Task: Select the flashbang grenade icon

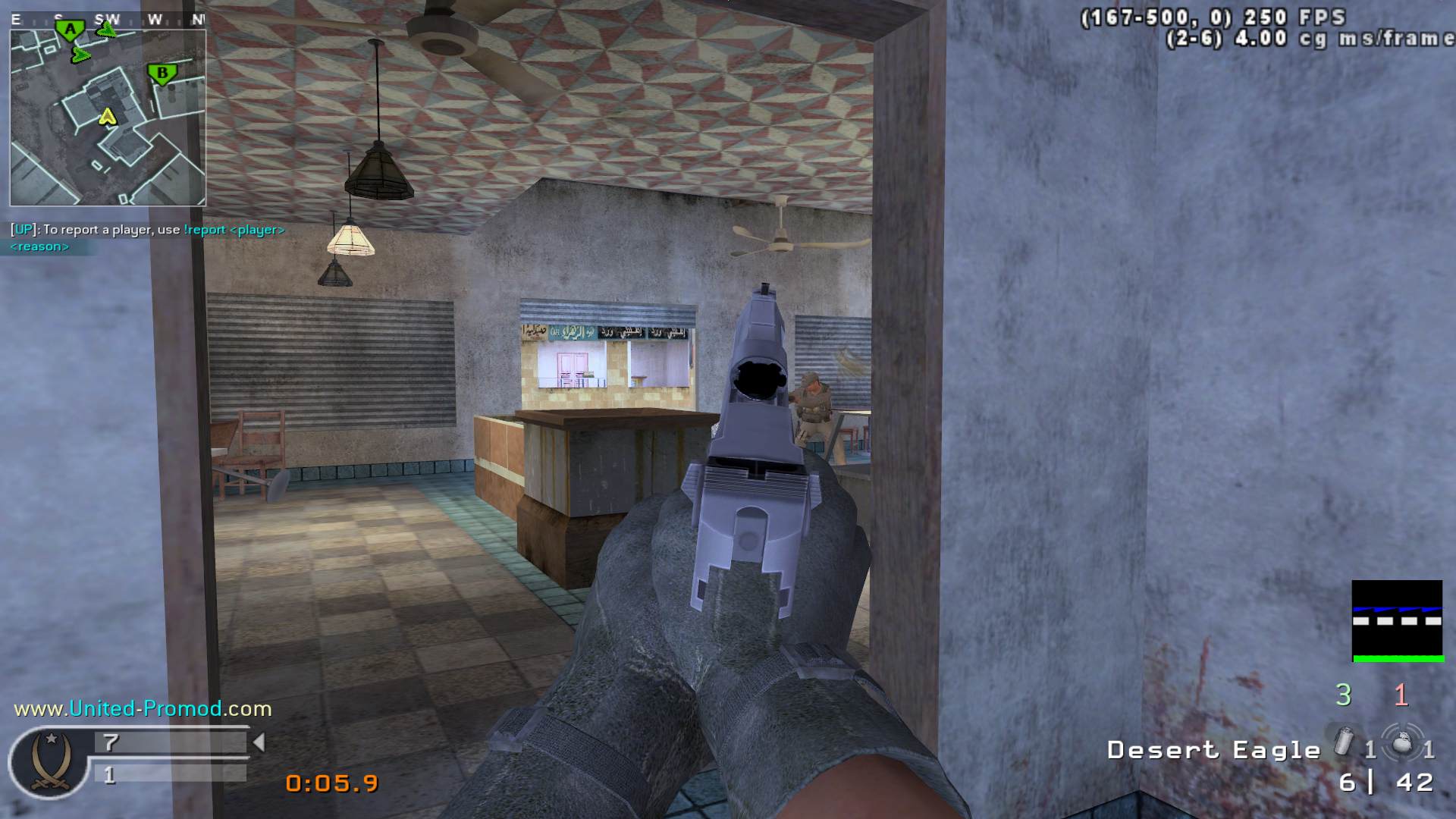Action: coord(1343,741)
